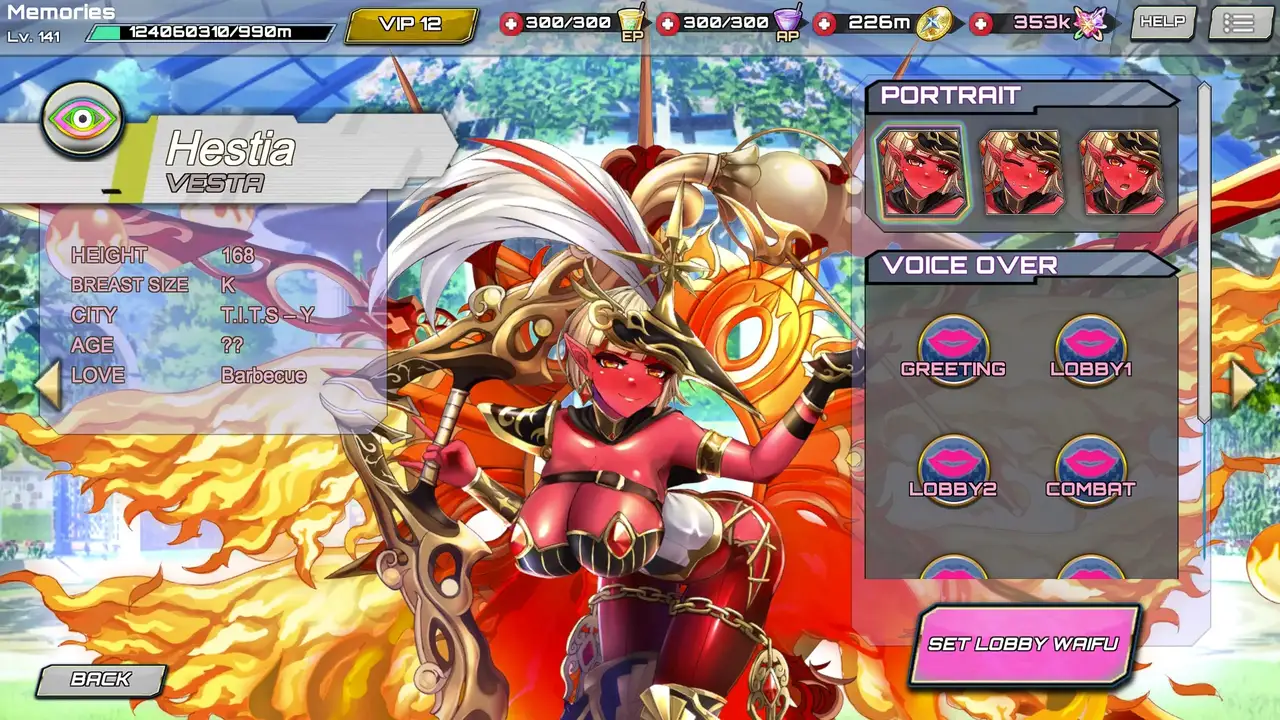The width and height of the screenshot is (1280, 720).
Task: Go back using the BACK button
Action: tap(100, 680)
